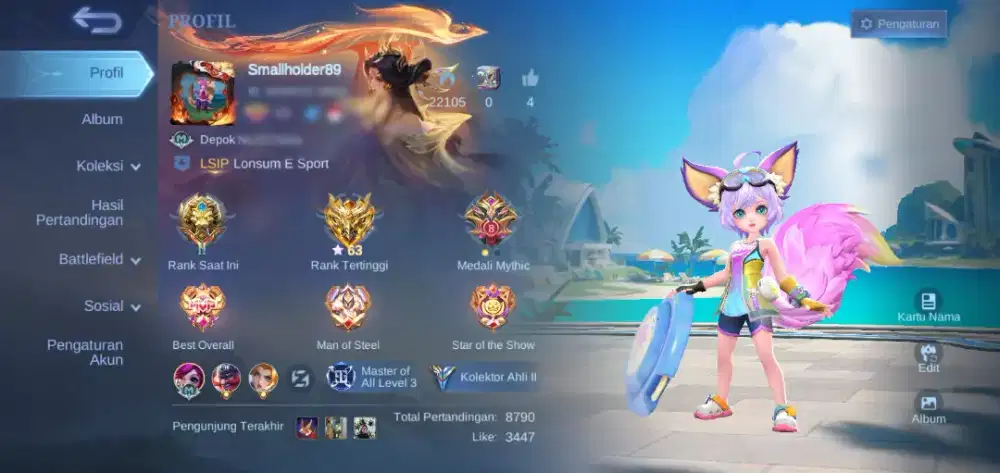The height and width of the screenshot is (473, 1000).
Task: Open Pengaturan Akun account settings
Action: 85,352
